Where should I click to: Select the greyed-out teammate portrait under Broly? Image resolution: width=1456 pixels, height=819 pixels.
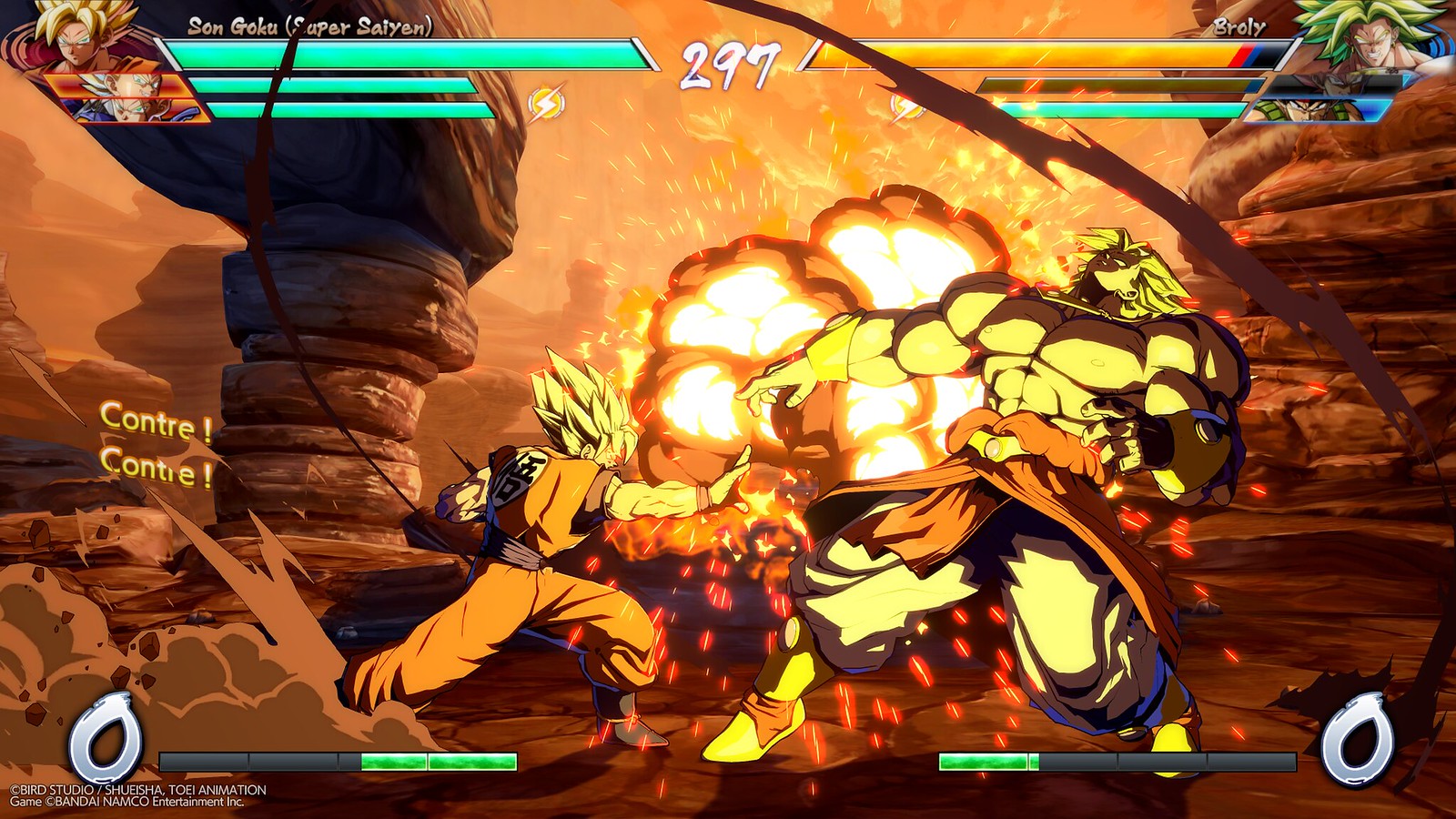[x=1336, y=86]
